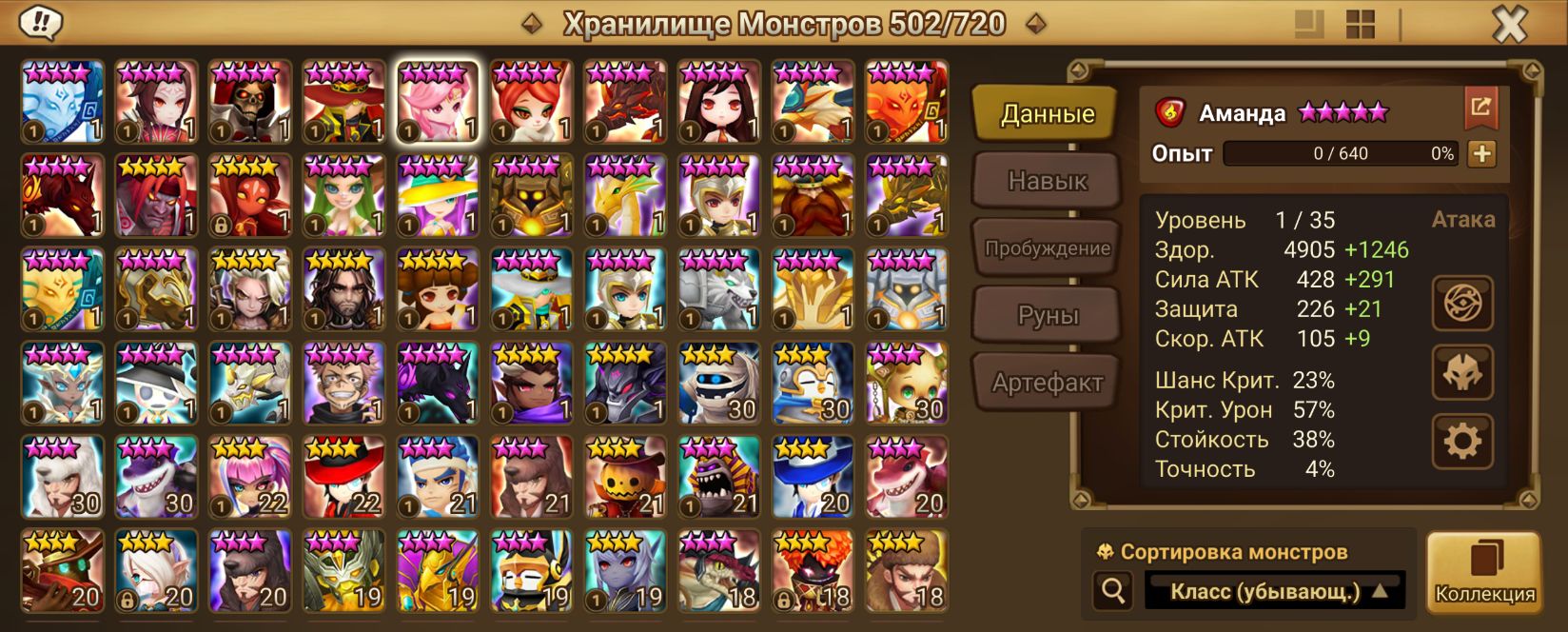The width and height of the screenshot is (1568, 632).
Task: Share Аманда via the red export icon
Action: [x=1480, y=107]
